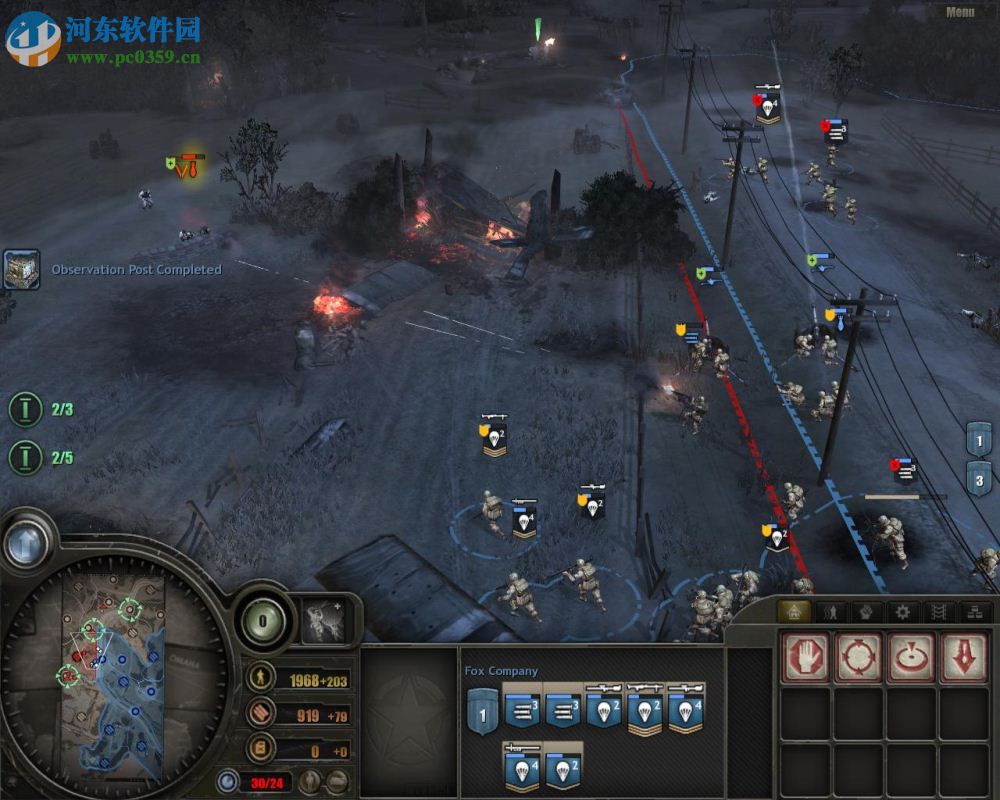Issue the Halt open-hand command

(x=805, y=657)
